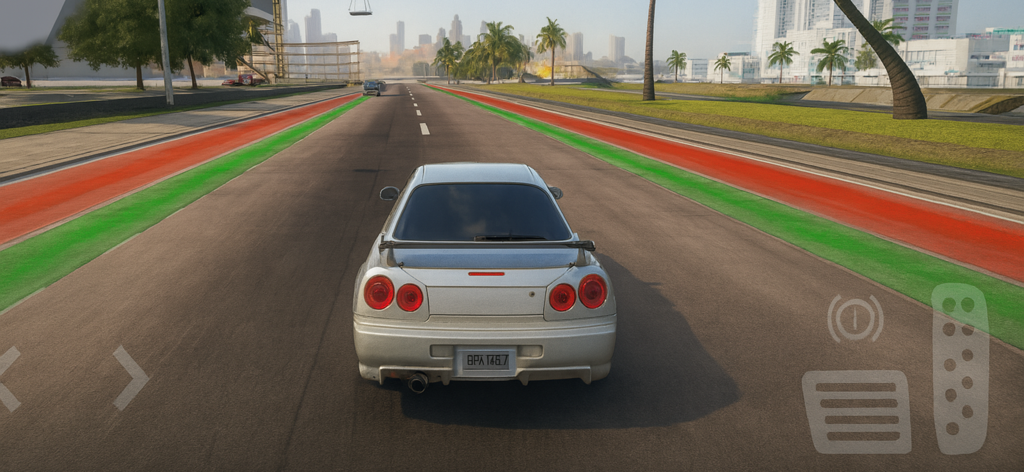Tap the accelerator gas pedal
This screenshot has height=472, width=1024.
point(960,368)
